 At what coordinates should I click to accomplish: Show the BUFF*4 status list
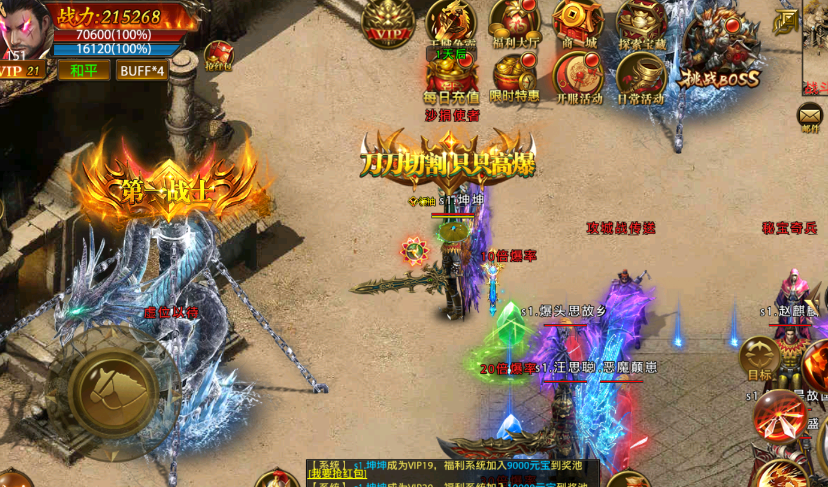pyautogui.click(x=140, y=70)
